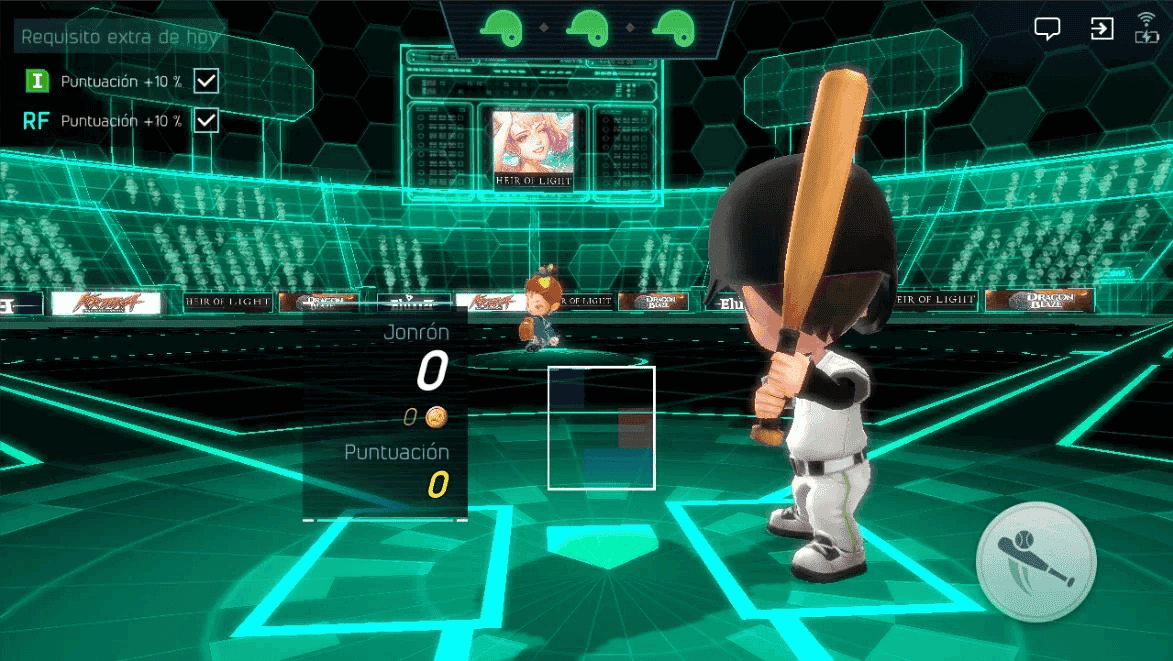The width and height of the screenshot is (1173, 661).
Task: Exit the game via the door arrow icon
Action: click(x=1101, y=28)
